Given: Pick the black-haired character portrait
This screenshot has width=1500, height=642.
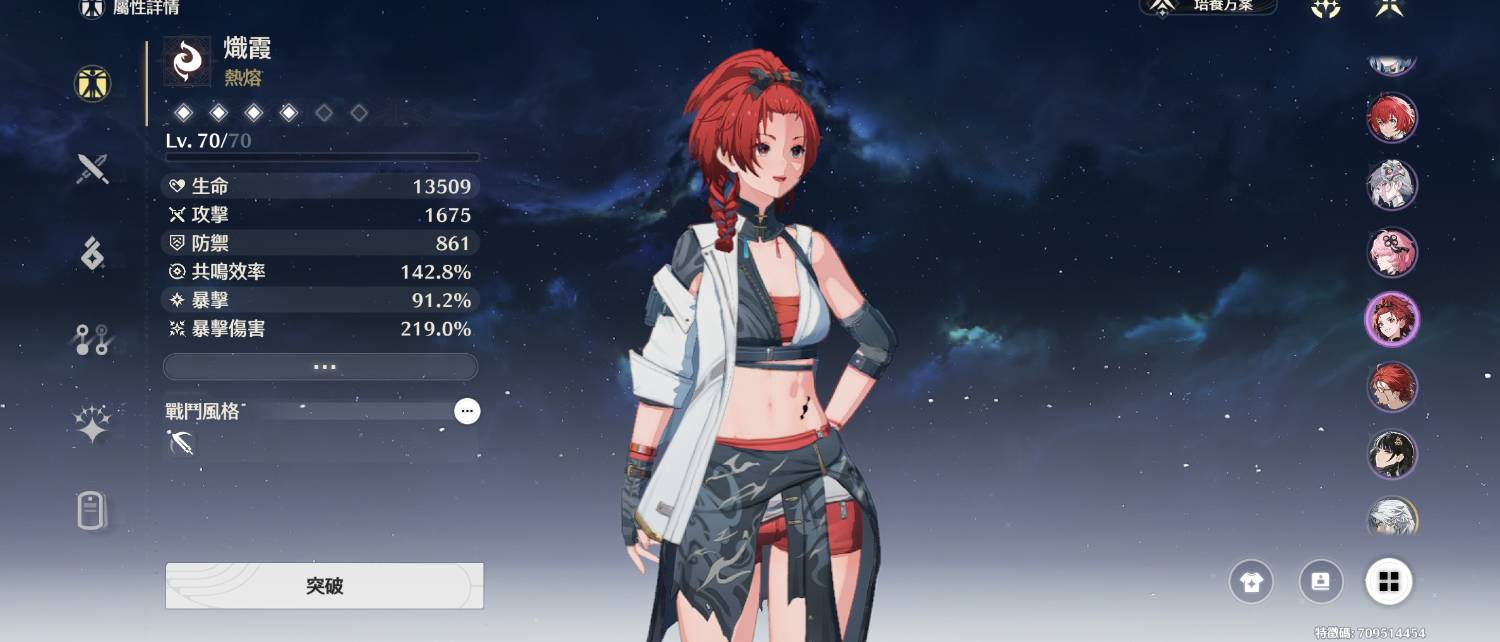Looking at the screenshot, I should click(1392, 454).
